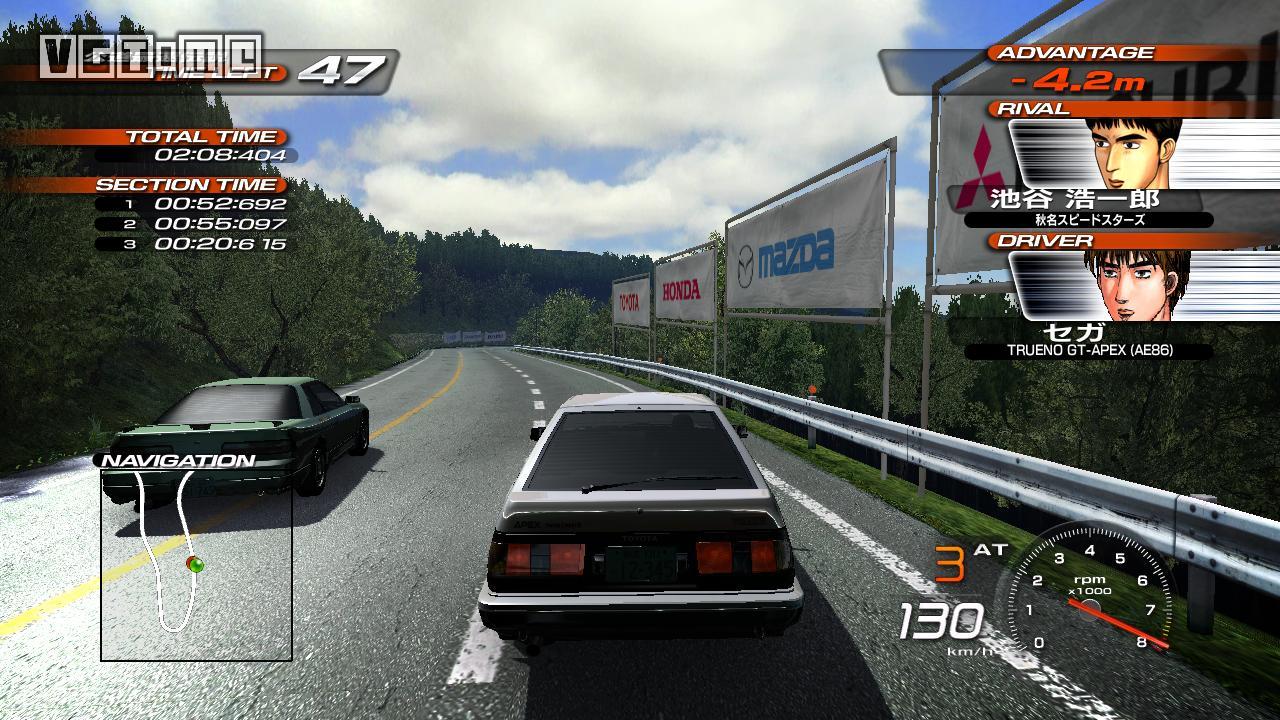This screenshot has height=720, width=1280.
Task: Click the green player marker on the minimap
Action: point(197,566)
